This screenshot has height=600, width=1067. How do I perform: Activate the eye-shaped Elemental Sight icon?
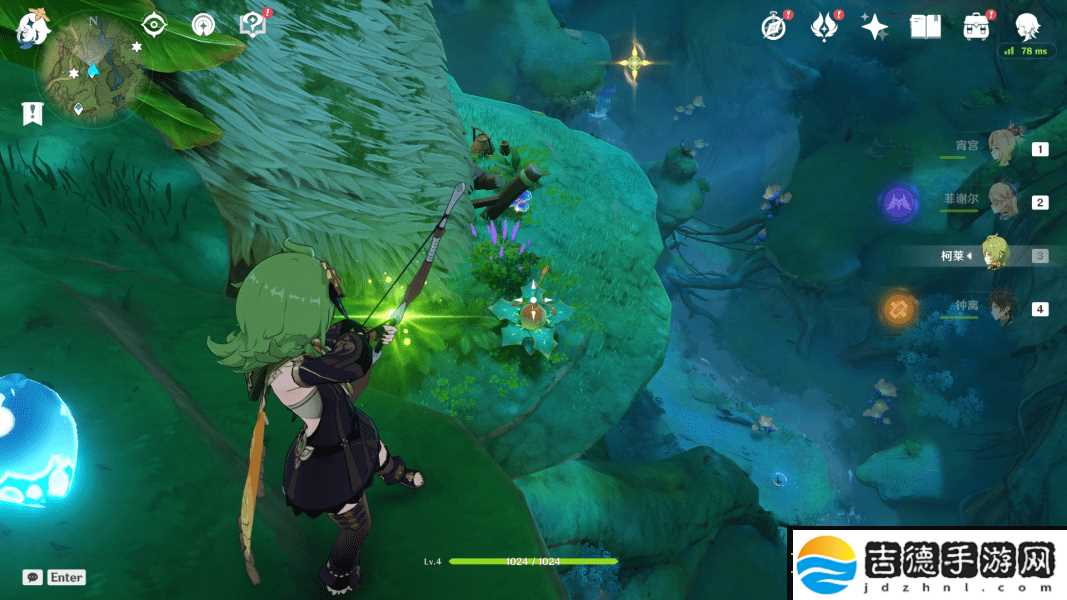(153, 25)
